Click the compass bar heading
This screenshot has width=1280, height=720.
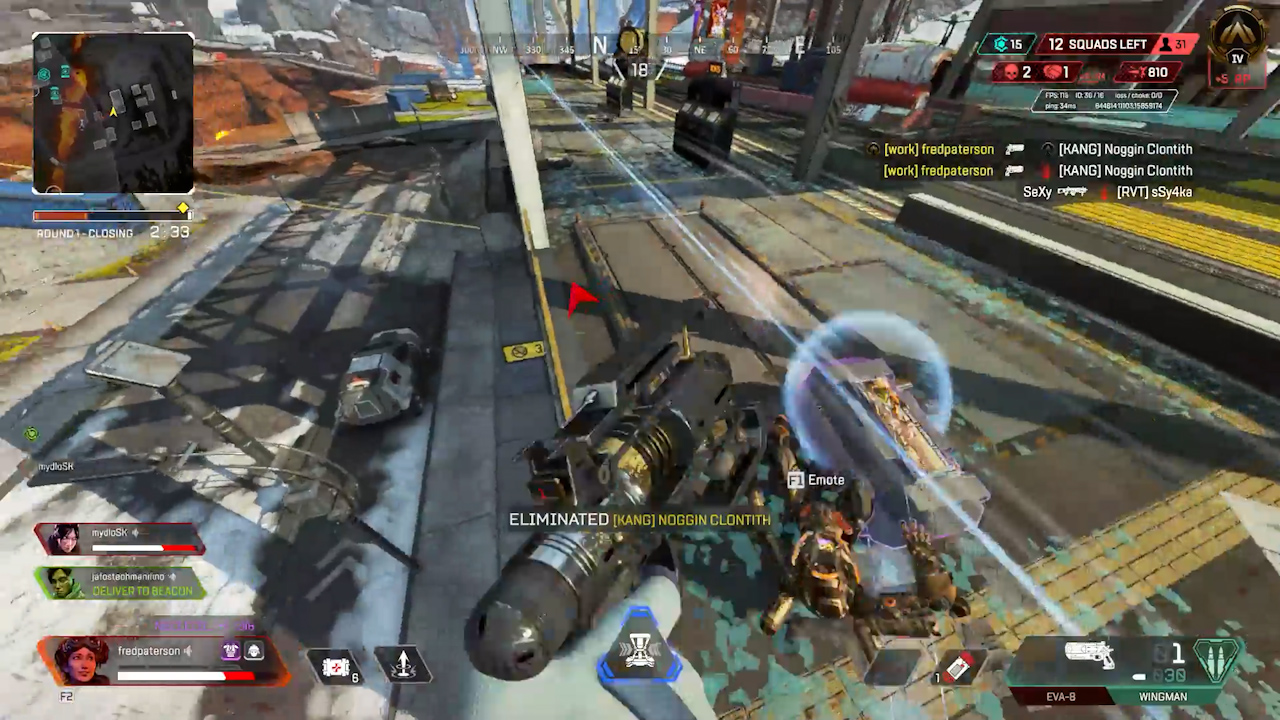pos(600,45)
